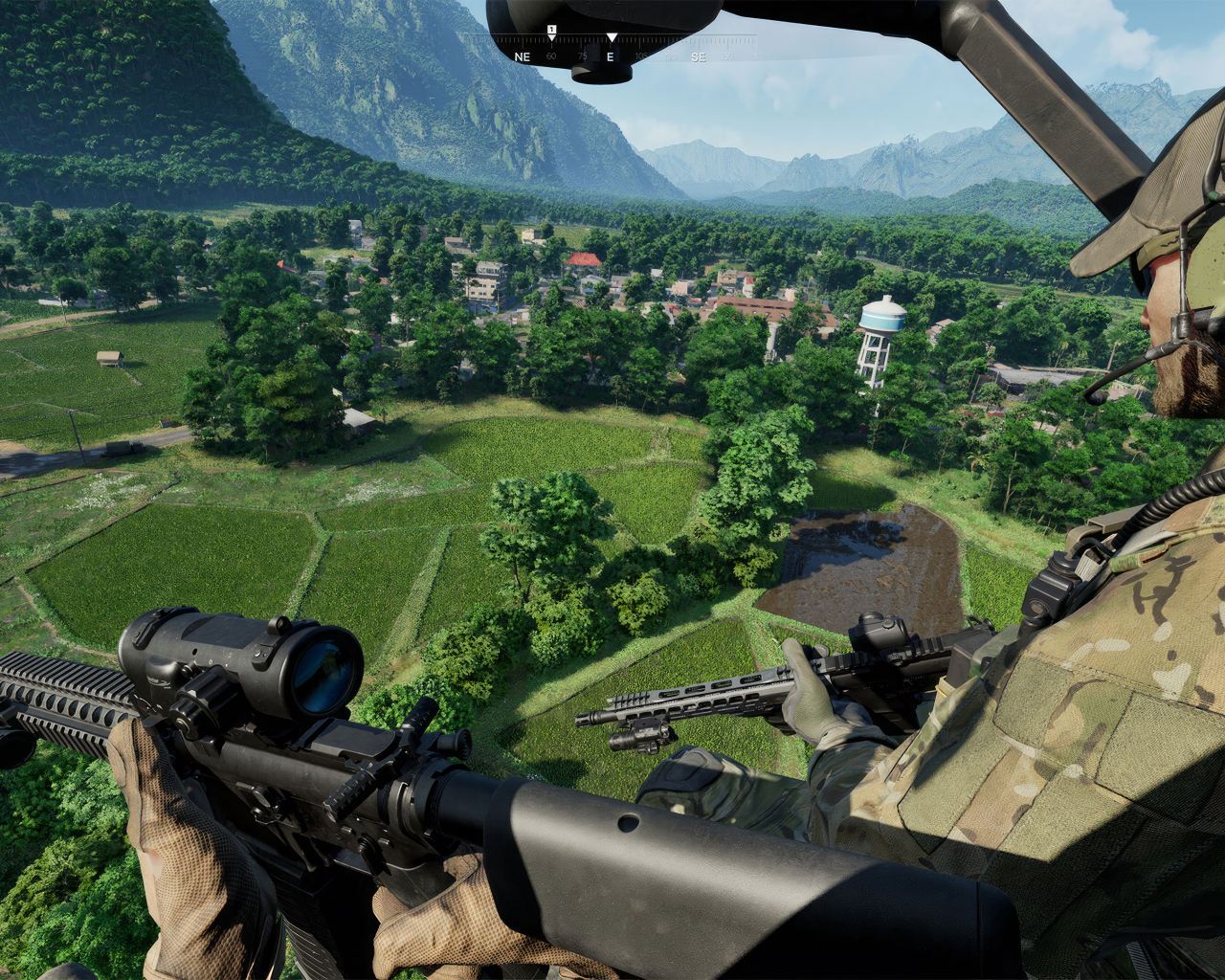Click the E direction marker

pos(611,57)
